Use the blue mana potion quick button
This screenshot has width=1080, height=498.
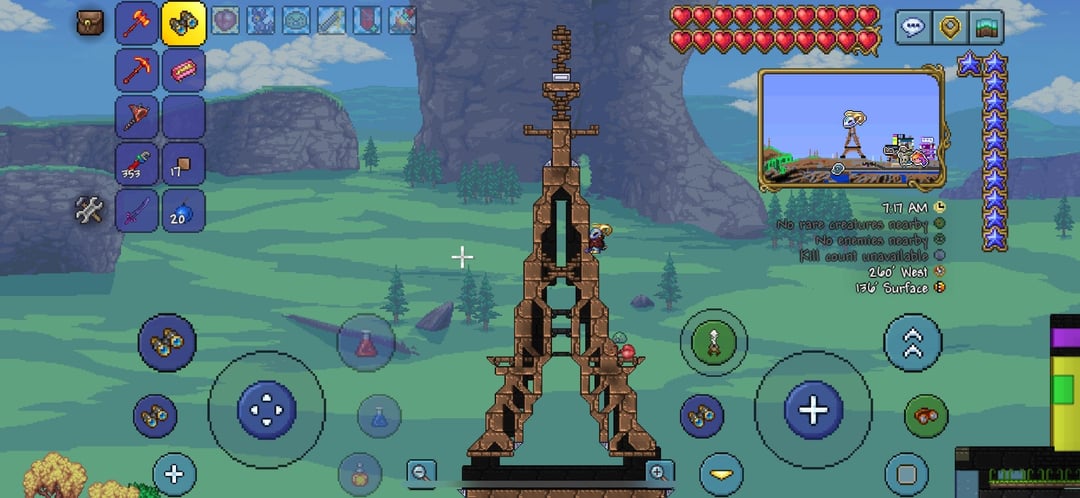point(379,415)
